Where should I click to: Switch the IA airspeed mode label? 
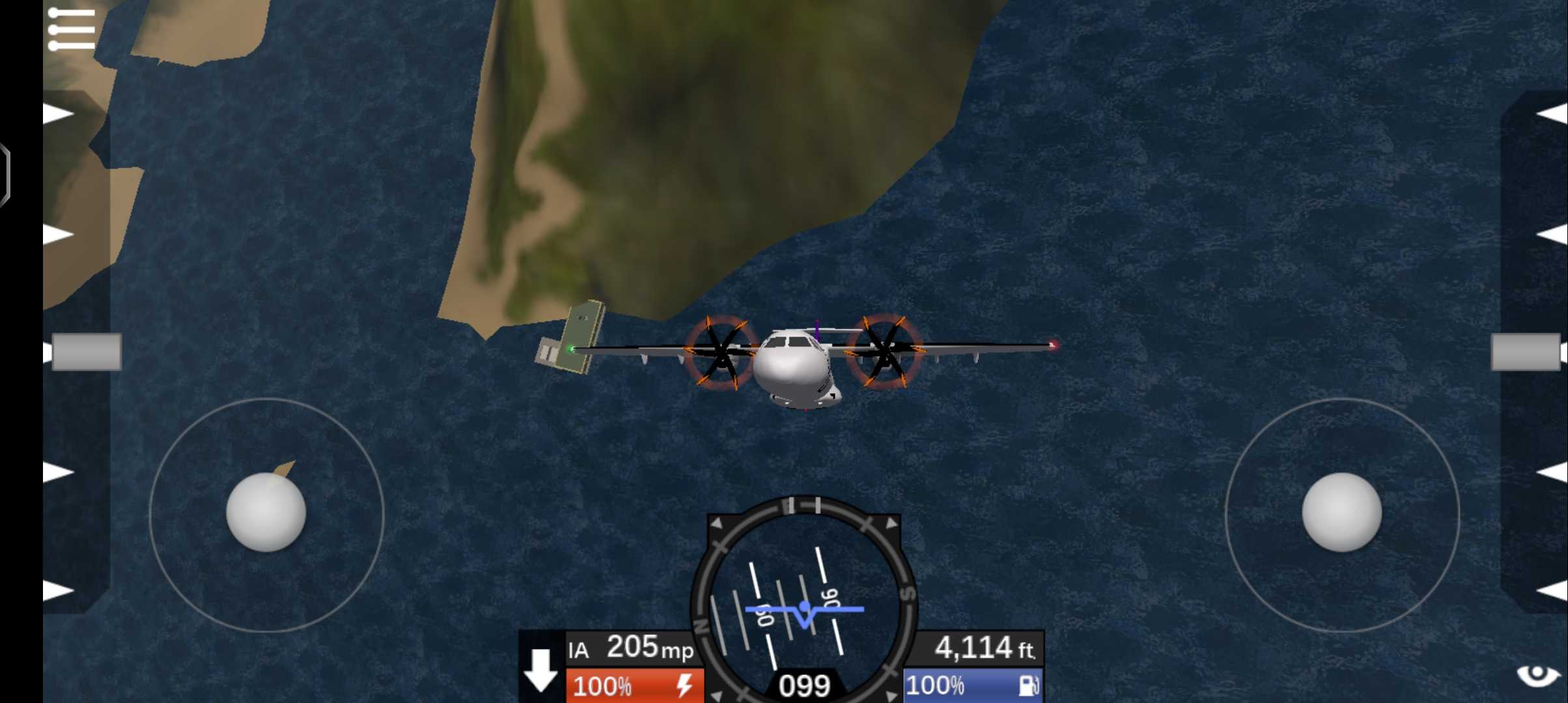point(578,650)
